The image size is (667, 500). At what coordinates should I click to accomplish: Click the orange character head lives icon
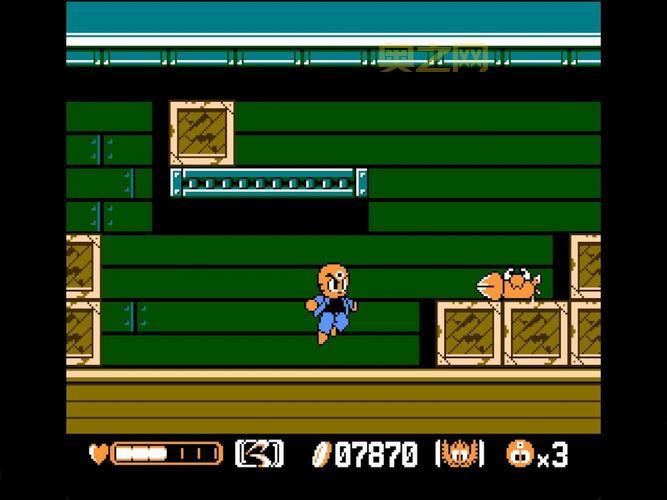coord(520,454)
